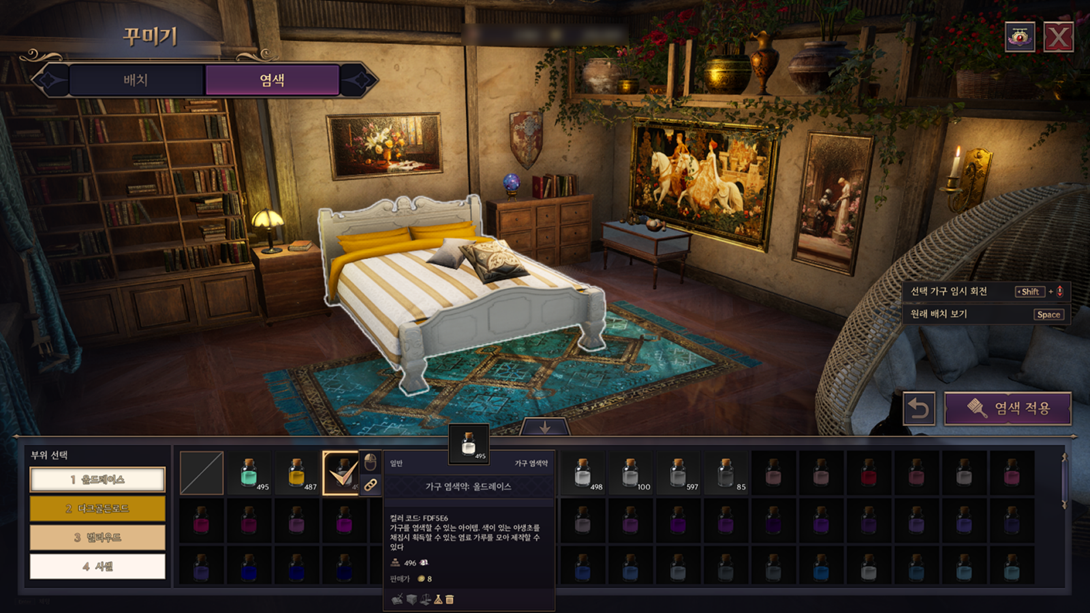Viewport: 1090px width, 613px height.
Task: Pick the turquoise dye bottle with 495
Action: [249, 473]
